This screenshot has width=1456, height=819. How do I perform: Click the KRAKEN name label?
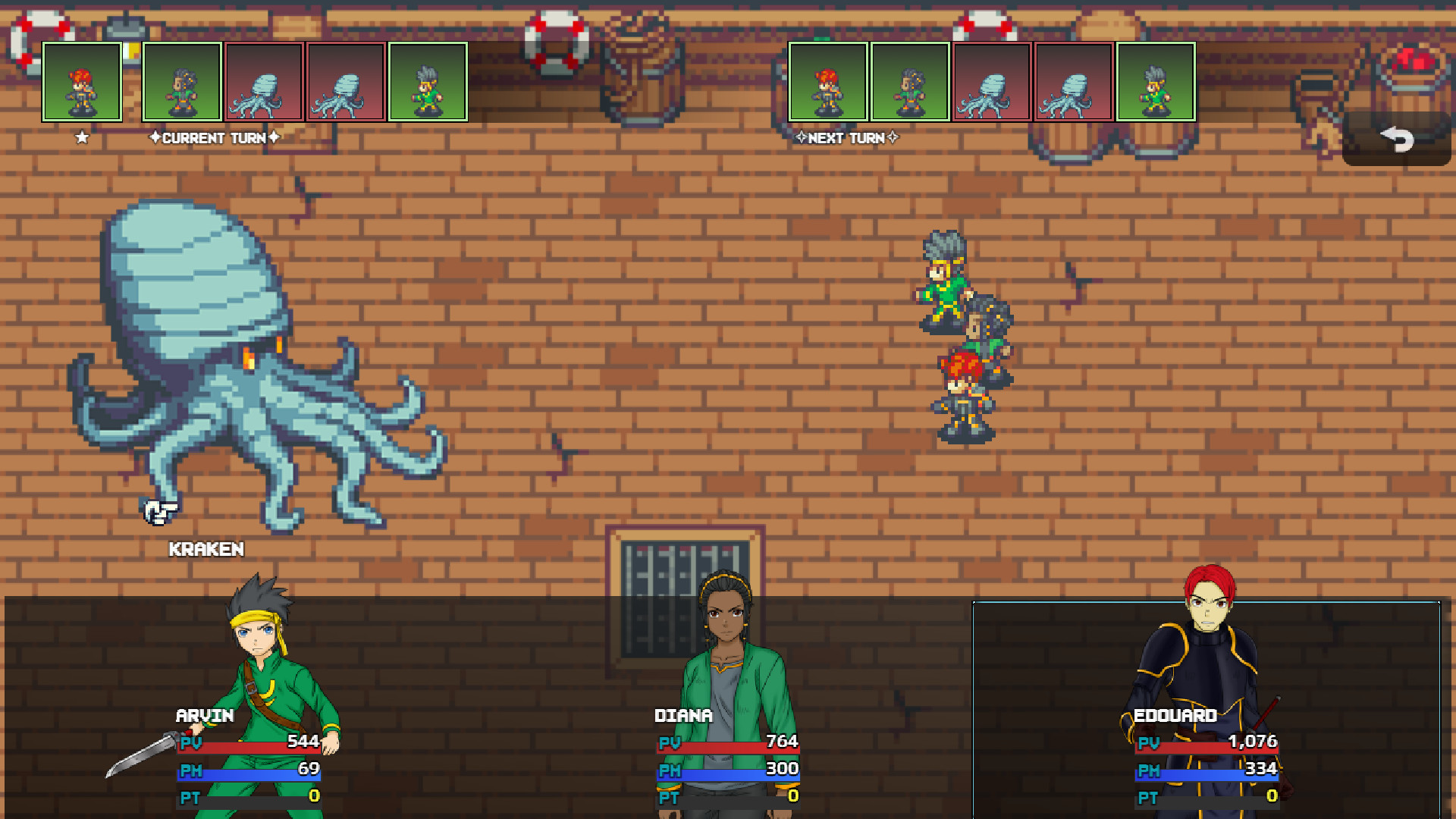(x=208, y=550)
